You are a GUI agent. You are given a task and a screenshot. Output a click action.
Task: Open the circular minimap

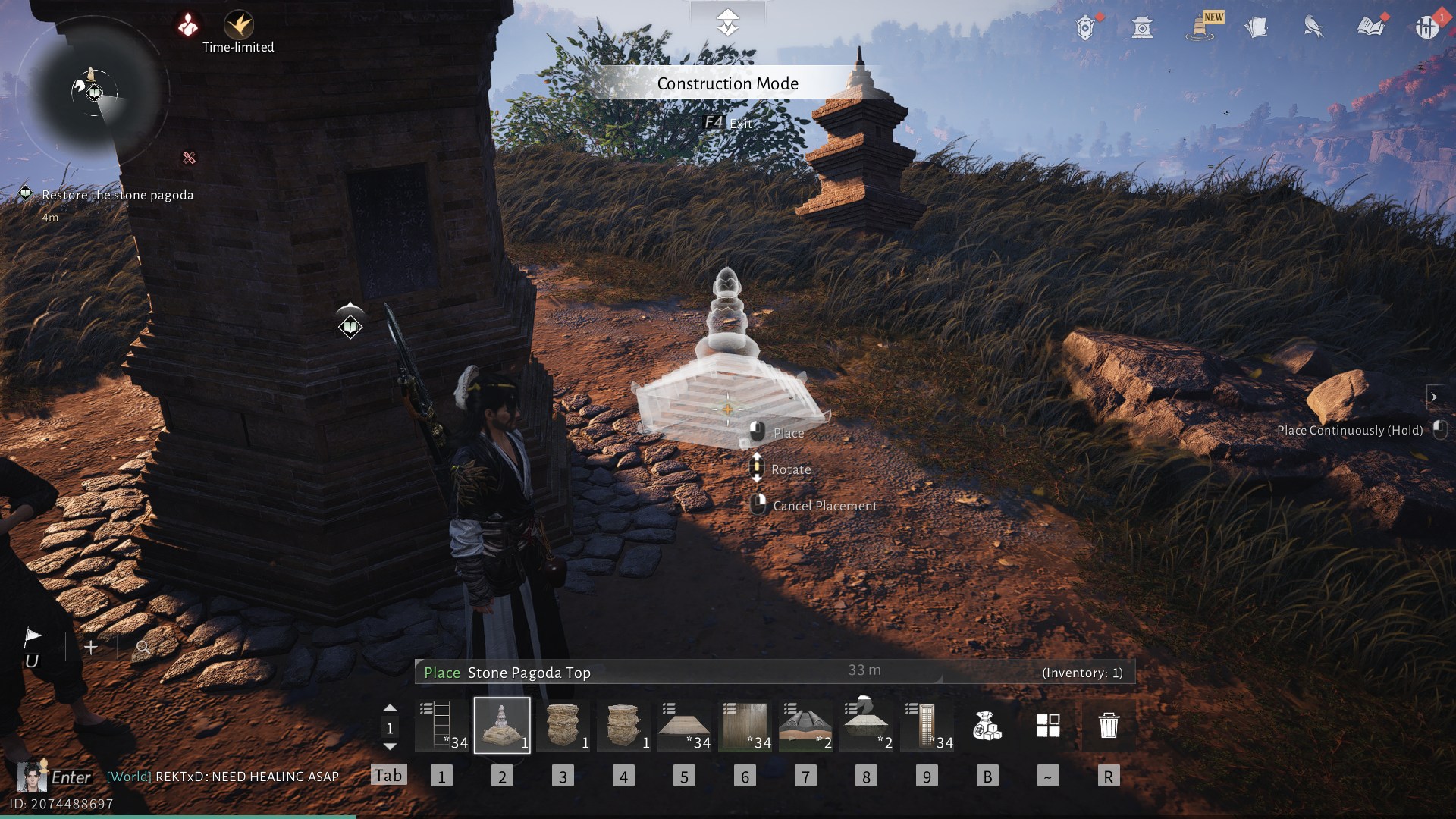[93, 93]
